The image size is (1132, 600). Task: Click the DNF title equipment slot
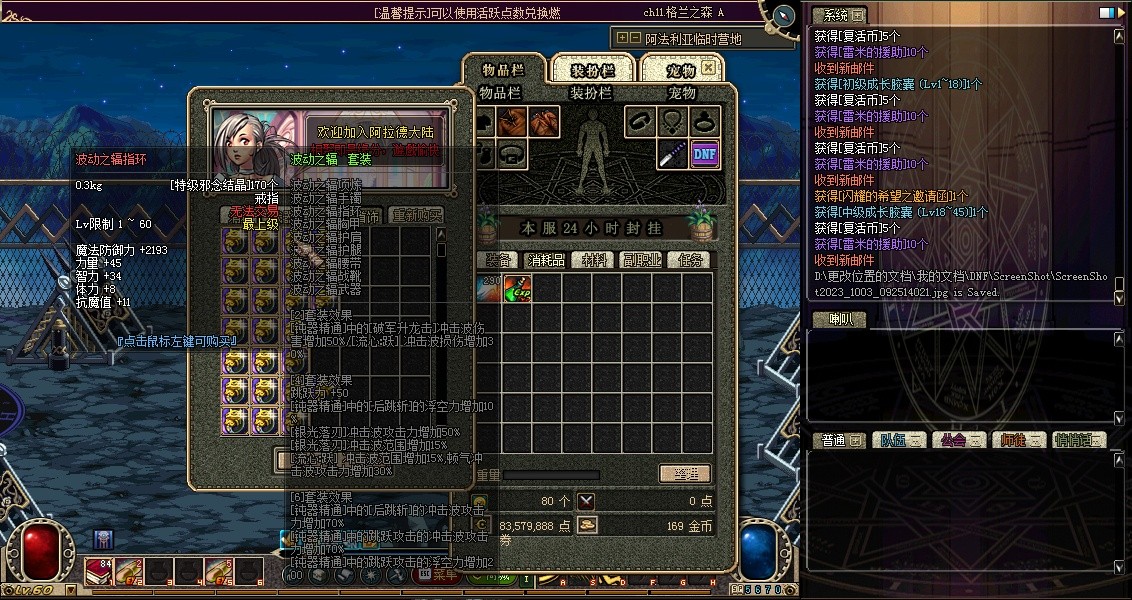(x=705, y=154)
